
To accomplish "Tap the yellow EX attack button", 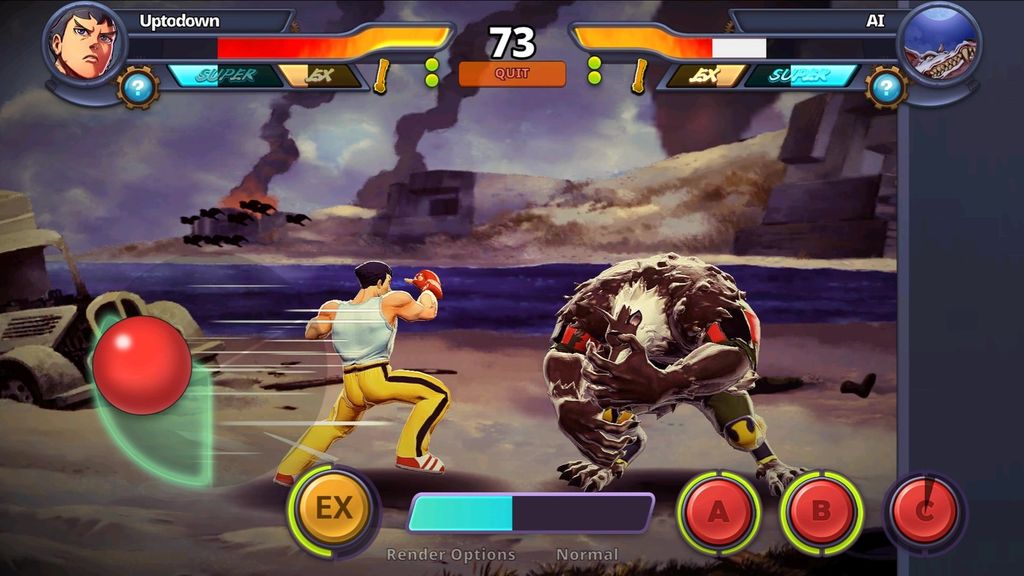I will 333,509.
